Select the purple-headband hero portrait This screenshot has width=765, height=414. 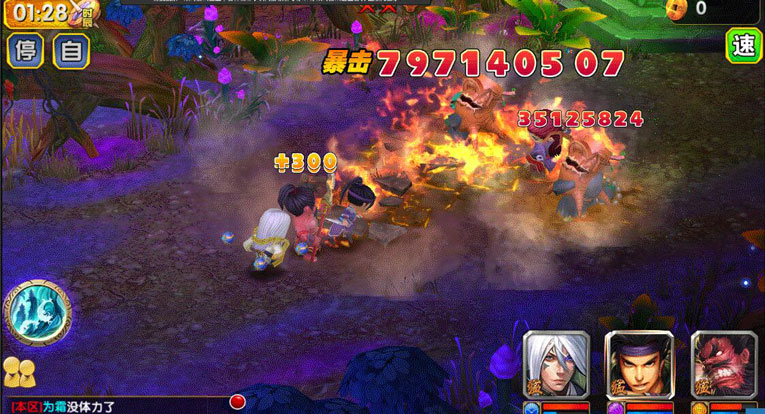(639, 365)
